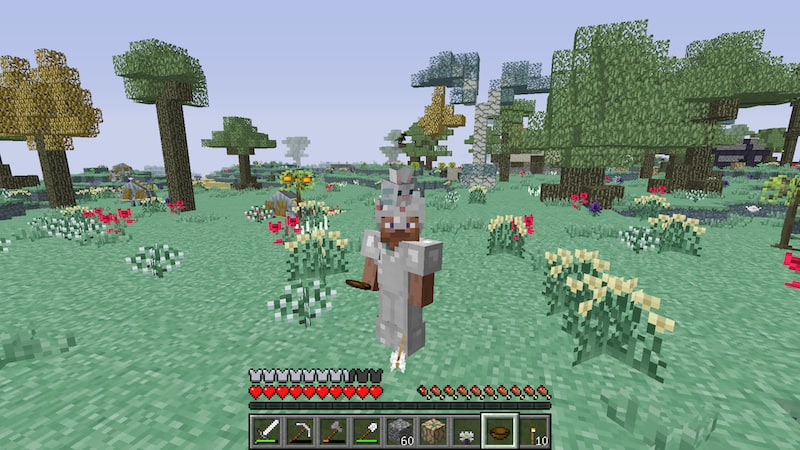Click the highlighted bowl slot
This screenshot has height=450, width=800.
click(x=500, y=431)
